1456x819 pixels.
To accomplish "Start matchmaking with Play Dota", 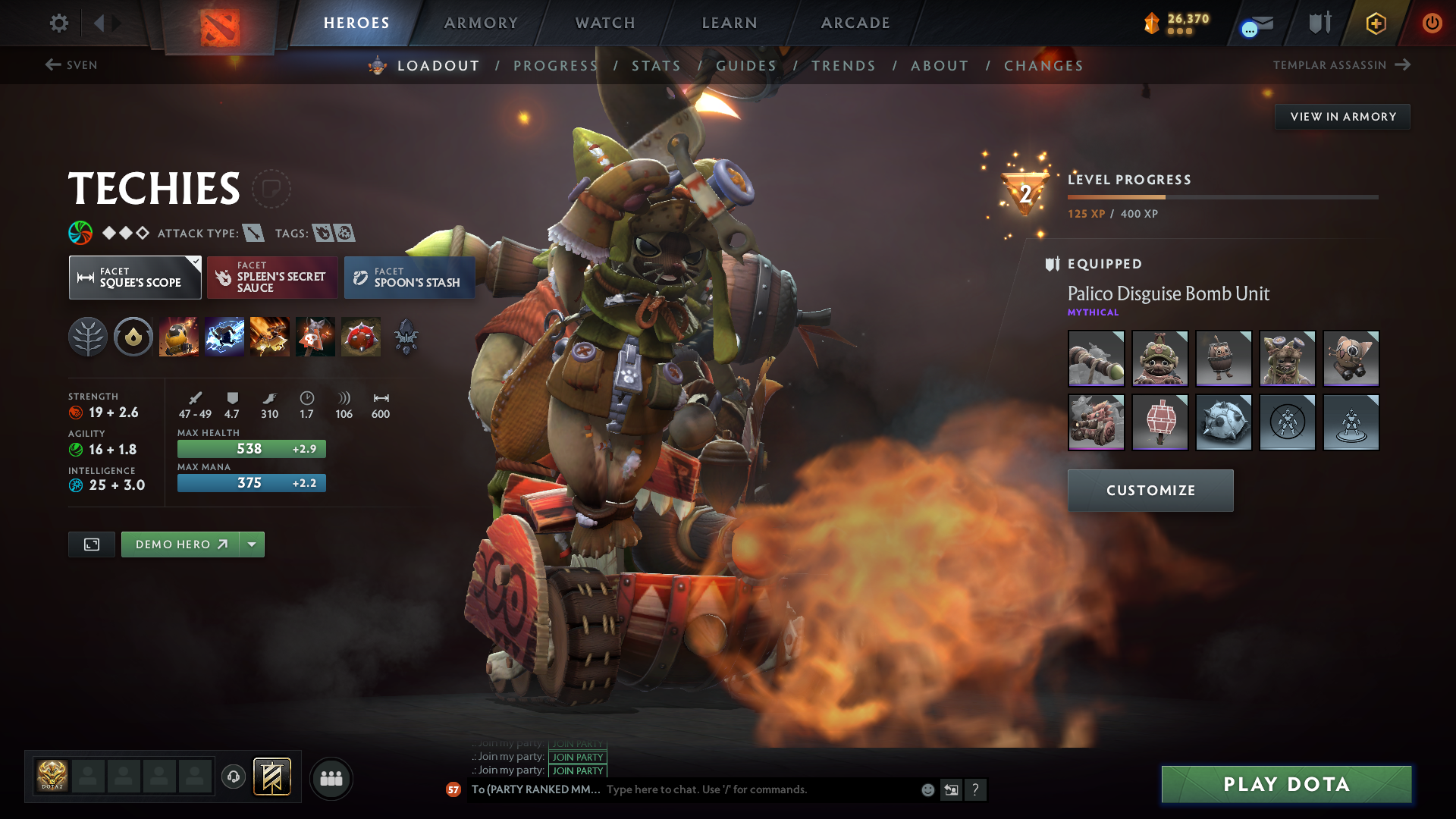I will (x=1286, y=784).
